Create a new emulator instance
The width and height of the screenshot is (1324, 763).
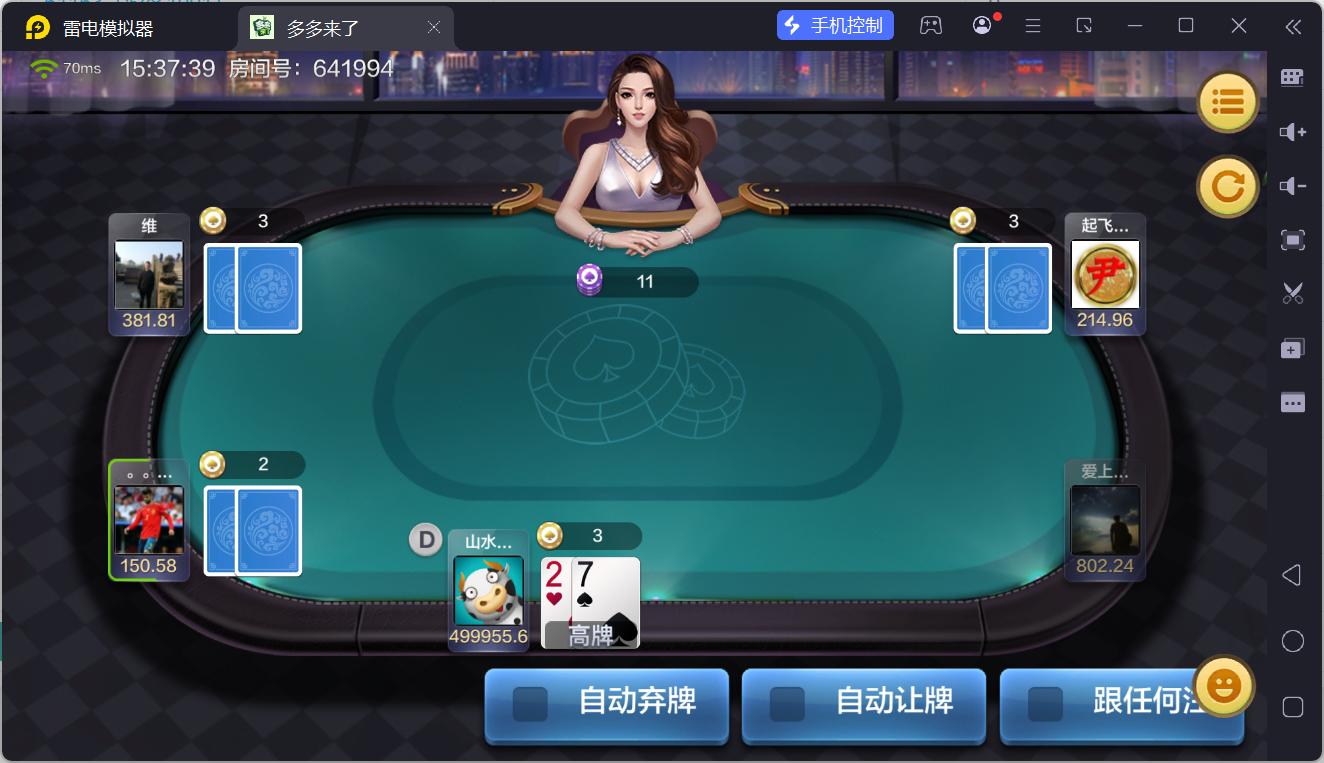(1293, 348)
